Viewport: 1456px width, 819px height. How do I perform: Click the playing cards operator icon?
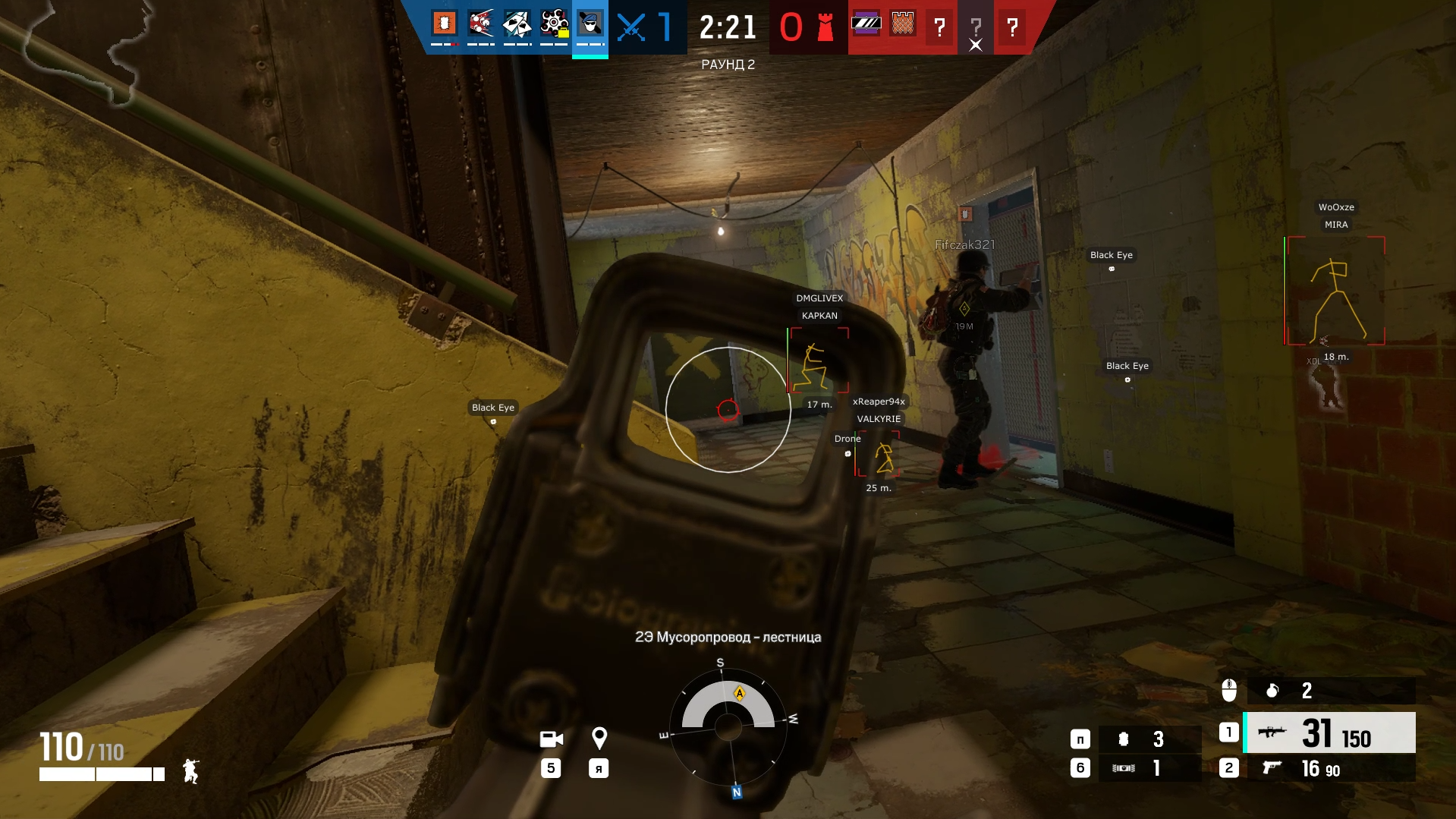coord(517,24)
